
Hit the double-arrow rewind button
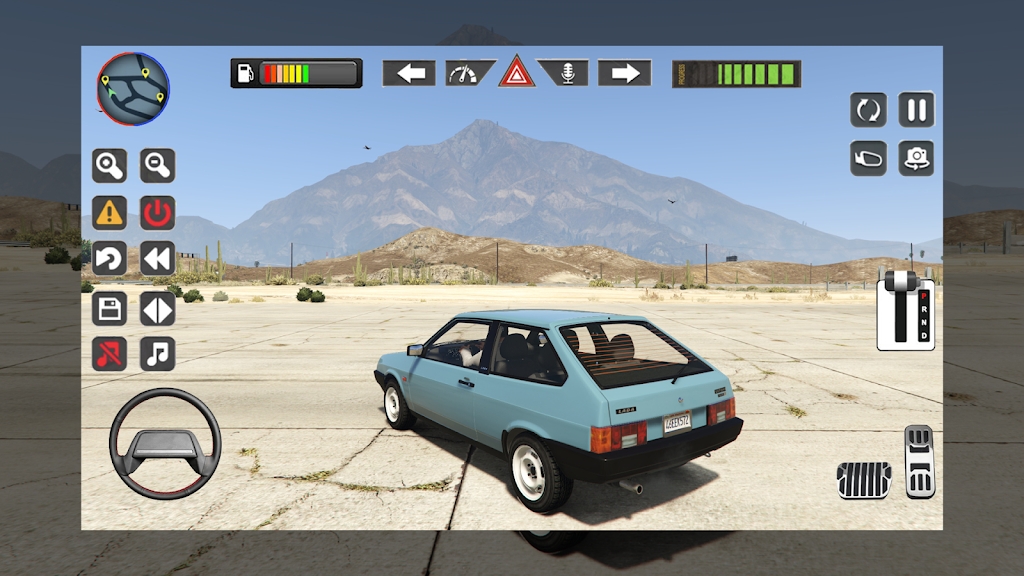pos(157,259)
